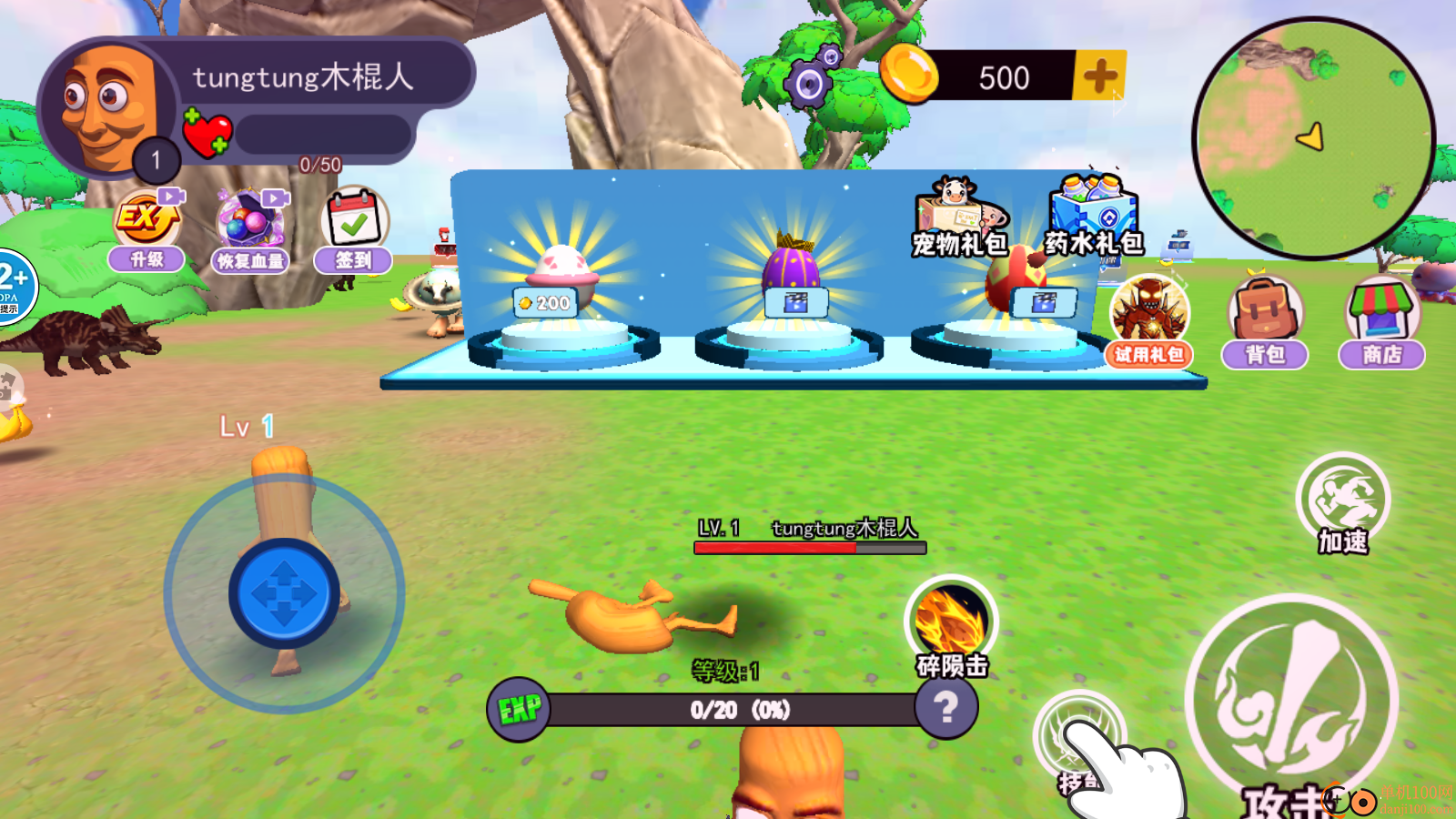Click the 200-coin pink egg price tag
The image size is (1456, 819).
pyautogui.click(x=545, y=303)
